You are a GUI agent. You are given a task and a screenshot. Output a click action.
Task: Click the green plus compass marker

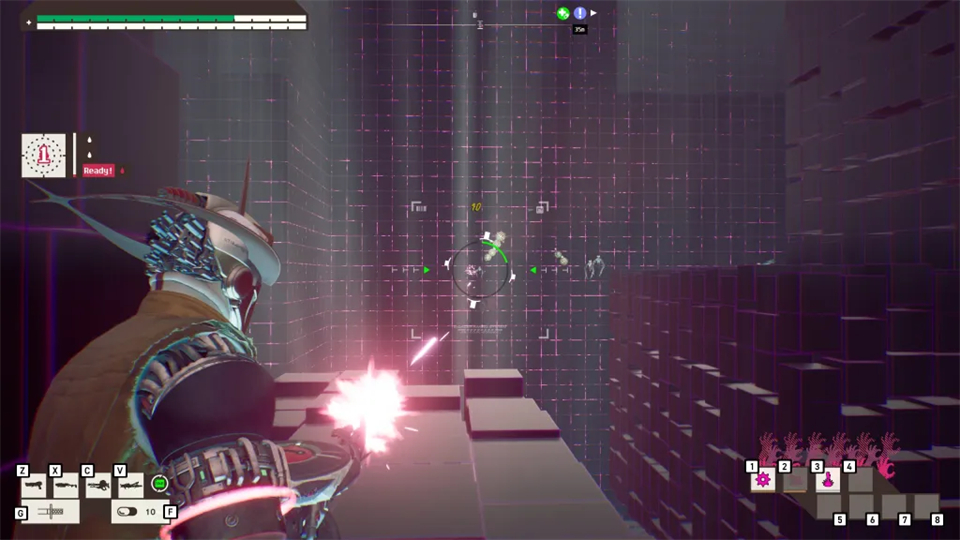pyautogui.click(x=563, y=13)
